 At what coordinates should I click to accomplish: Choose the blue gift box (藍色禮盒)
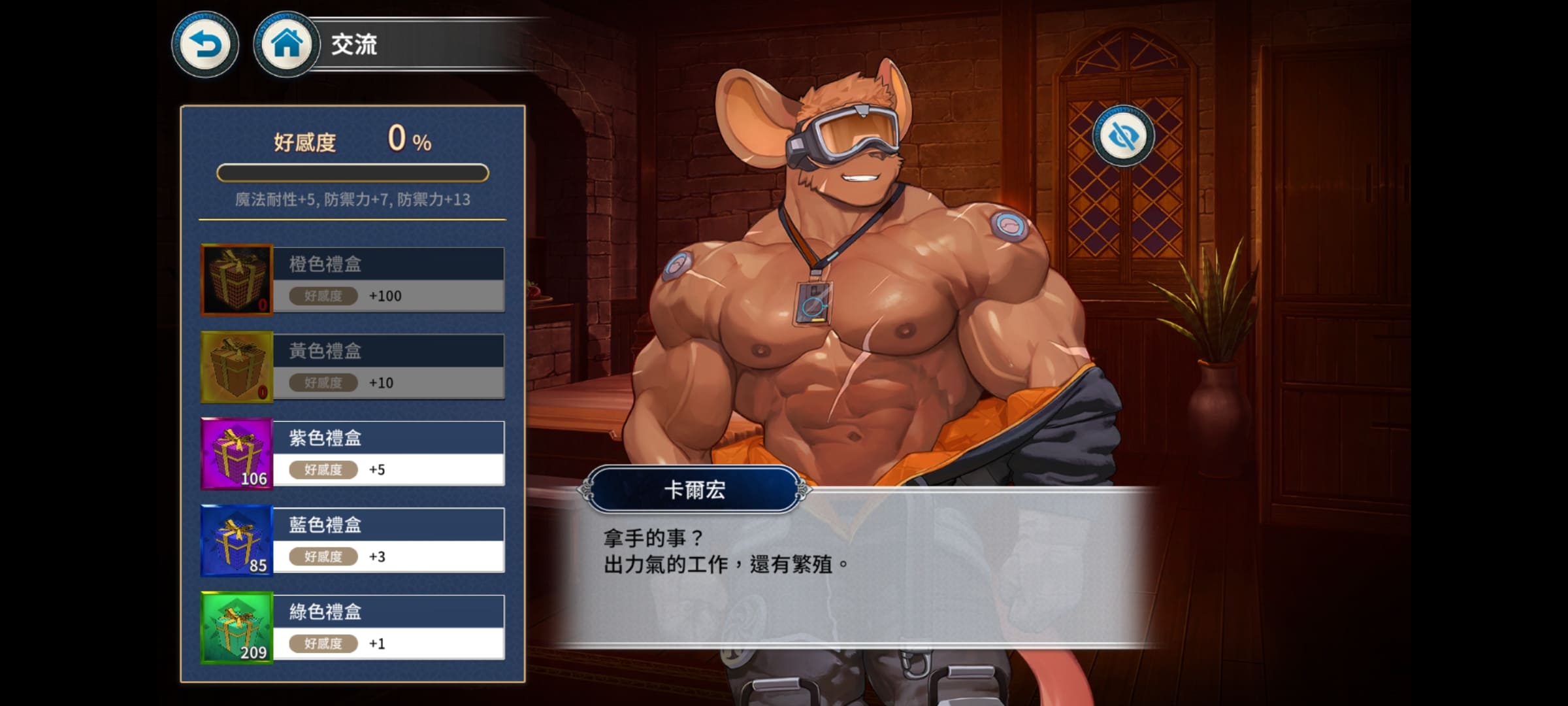353,541
